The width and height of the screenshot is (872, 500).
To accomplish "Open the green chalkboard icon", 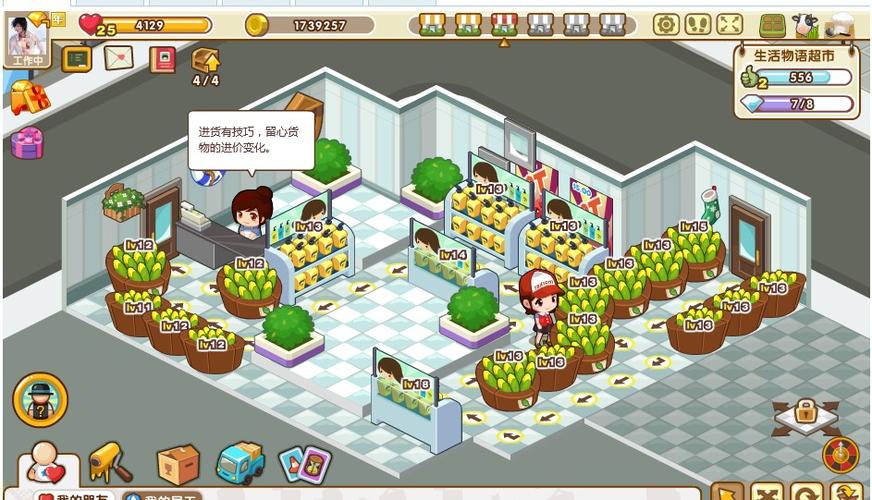I will click(76, 58).
